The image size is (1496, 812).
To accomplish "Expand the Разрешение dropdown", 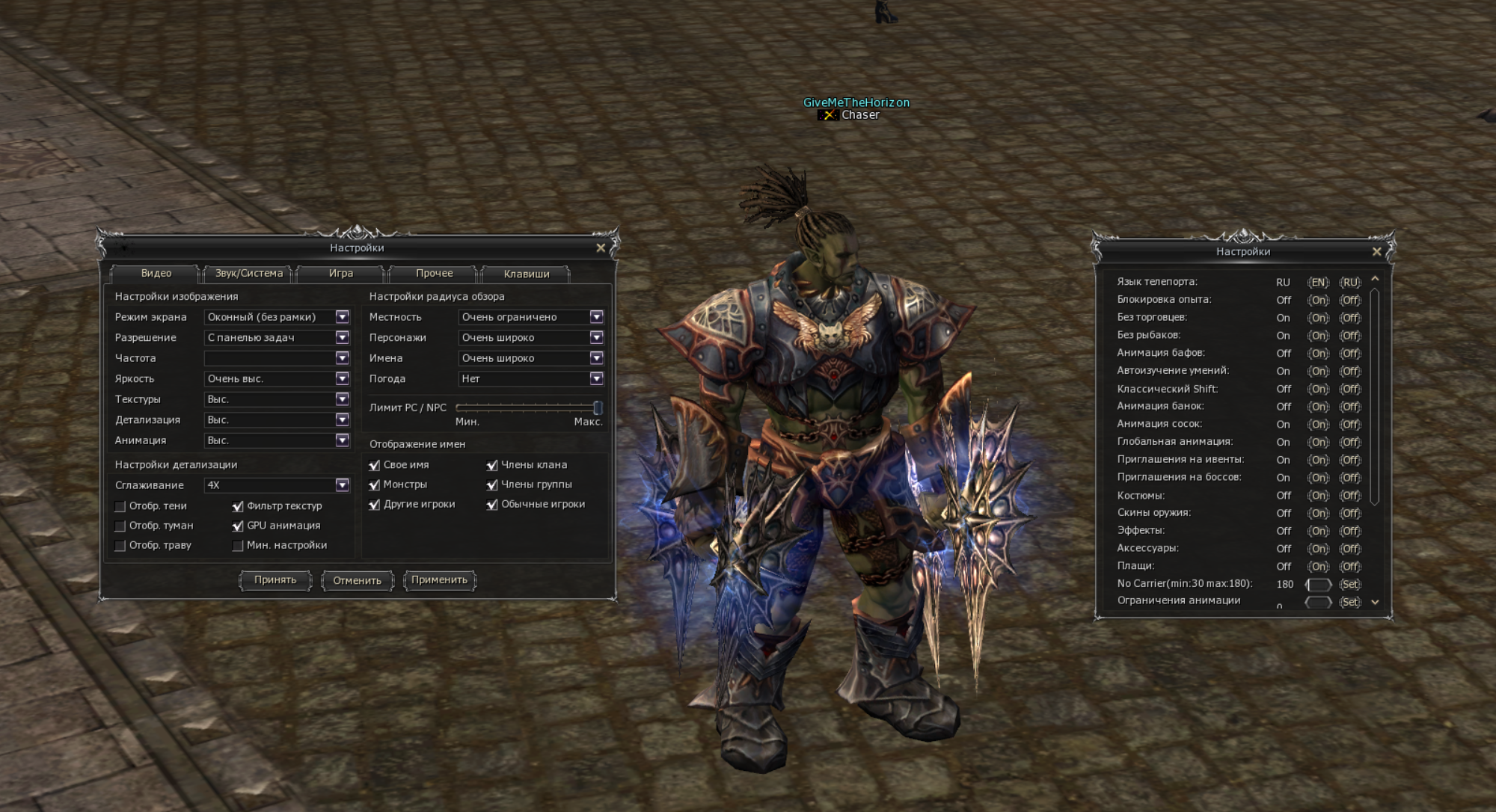I will coord(342,338).
